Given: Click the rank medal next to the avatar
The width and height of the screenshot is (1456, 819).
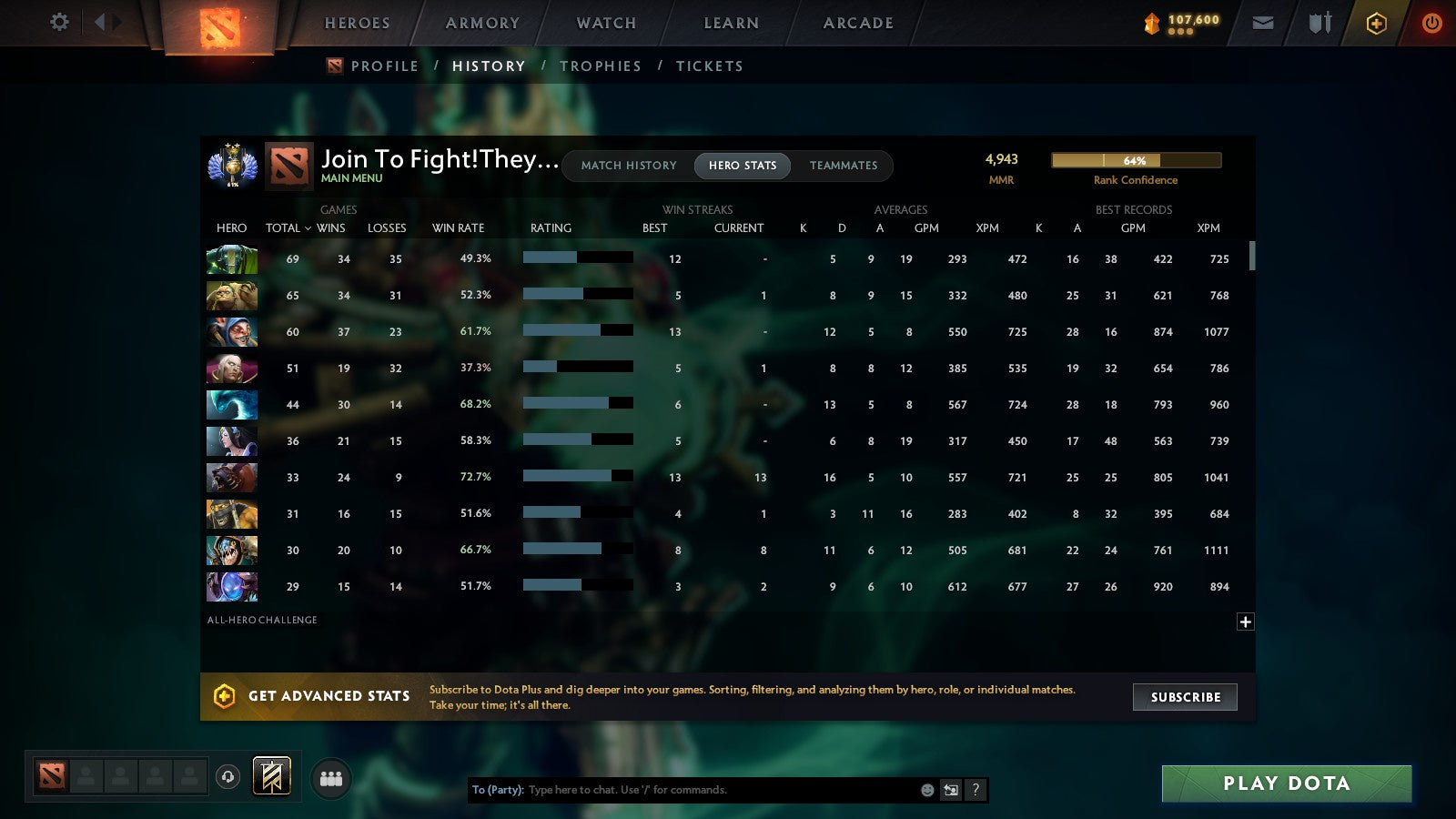Looking at the screenshot, I should (231, 166).
